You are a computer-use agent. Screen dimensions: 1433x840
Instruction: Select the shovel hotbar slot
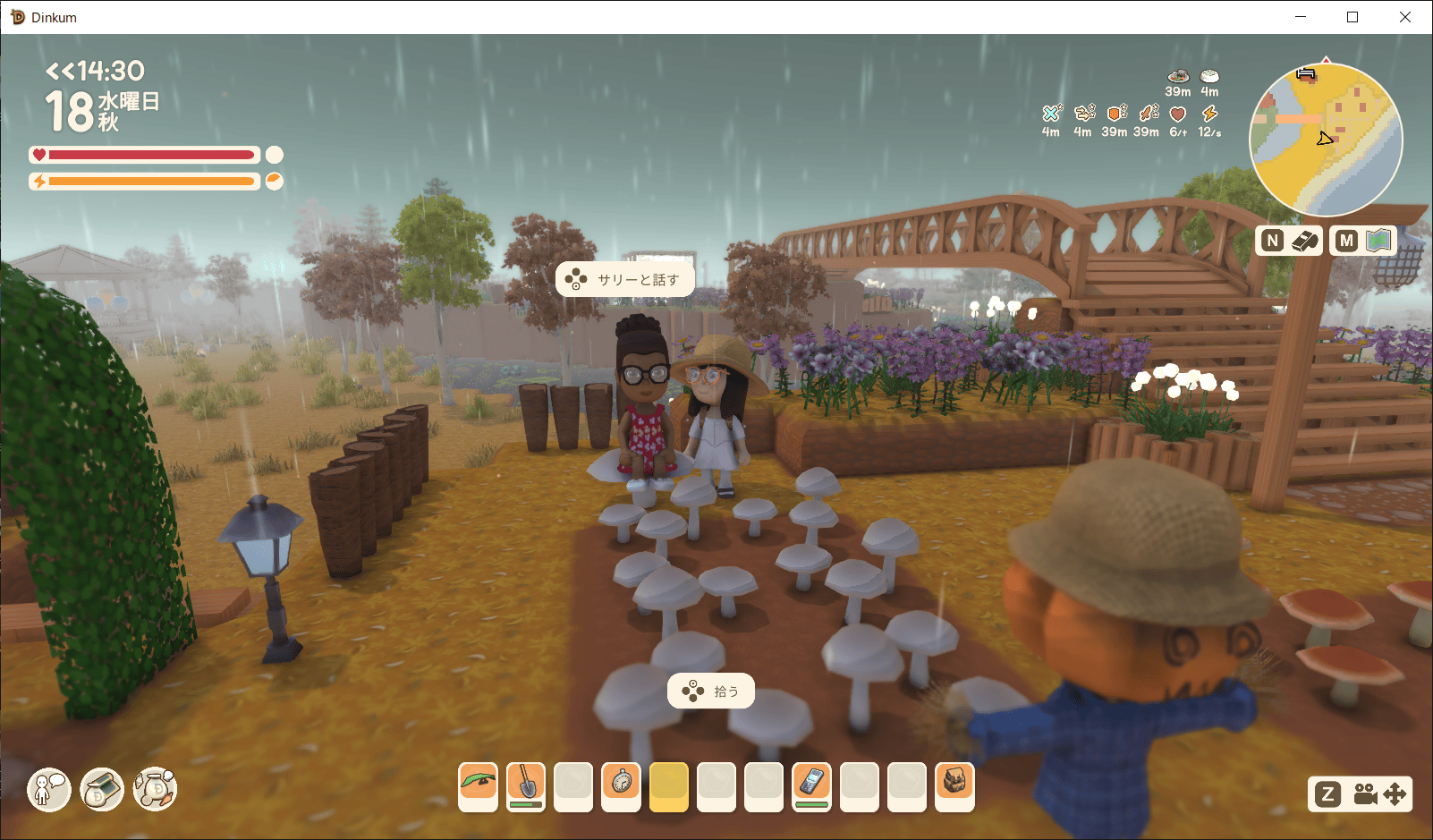[x=526, y=786]
